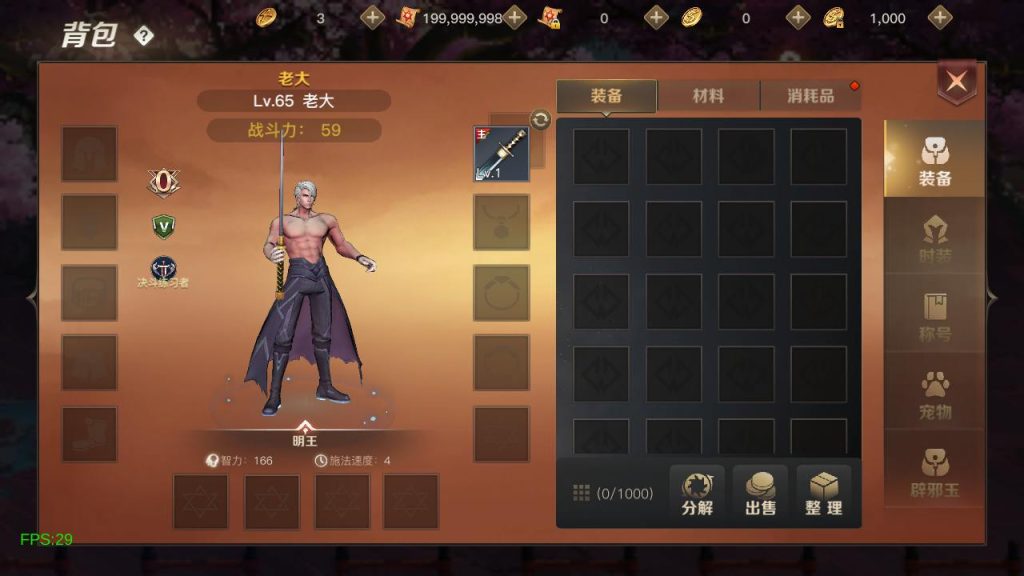This screenshot has height=576, width=1024.
Task: Sort the bag with the 整理 button
Action: (824, 493)
